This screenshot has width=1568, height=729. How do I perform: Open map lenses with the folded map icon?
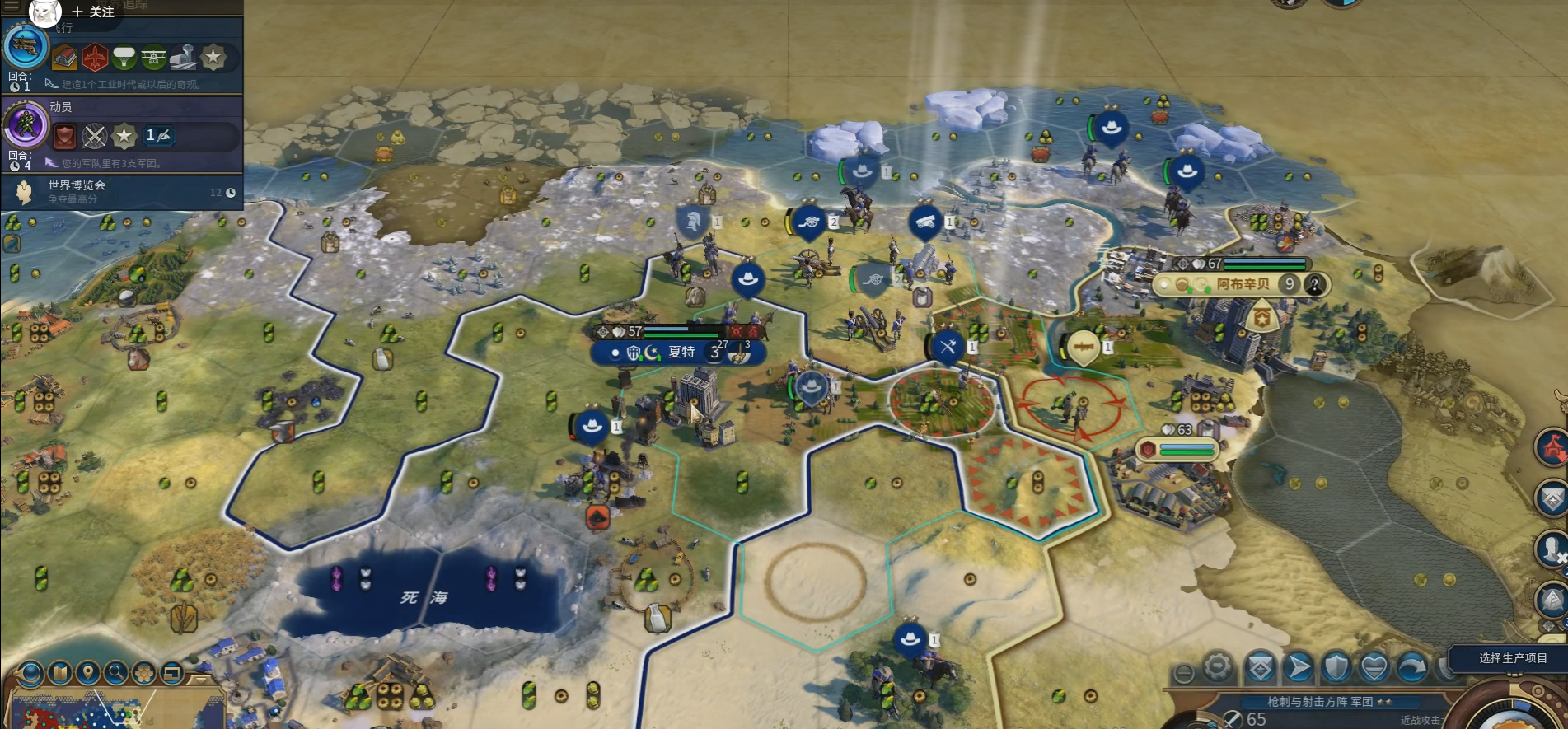coord(60,674)
